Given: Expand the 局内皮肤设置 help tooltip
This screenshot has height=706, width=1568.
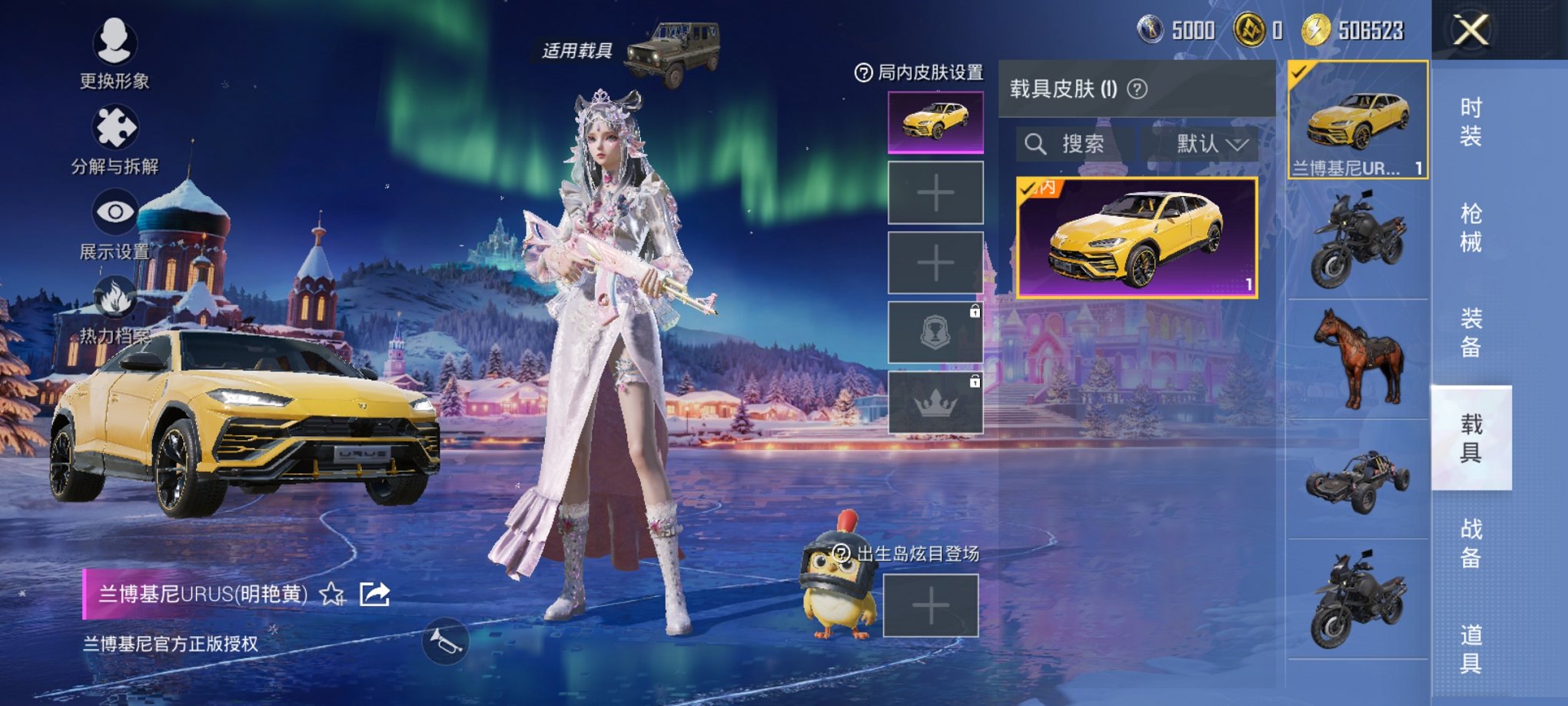Looking at the screenshot, I should pos(865,71).
